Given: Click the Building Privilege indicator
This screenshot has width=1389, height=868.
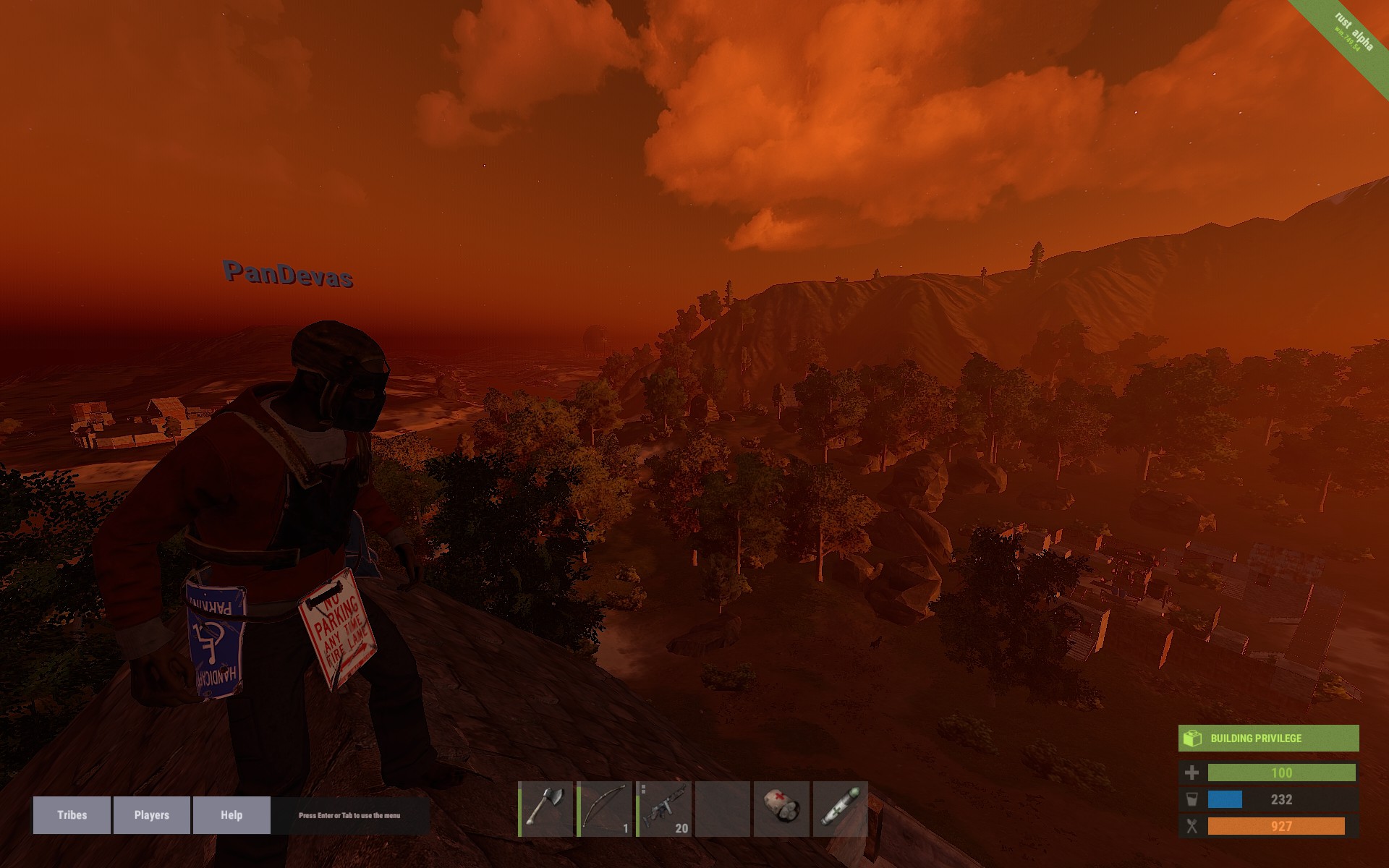Looking at the screenshot, I should (1268, 739).
